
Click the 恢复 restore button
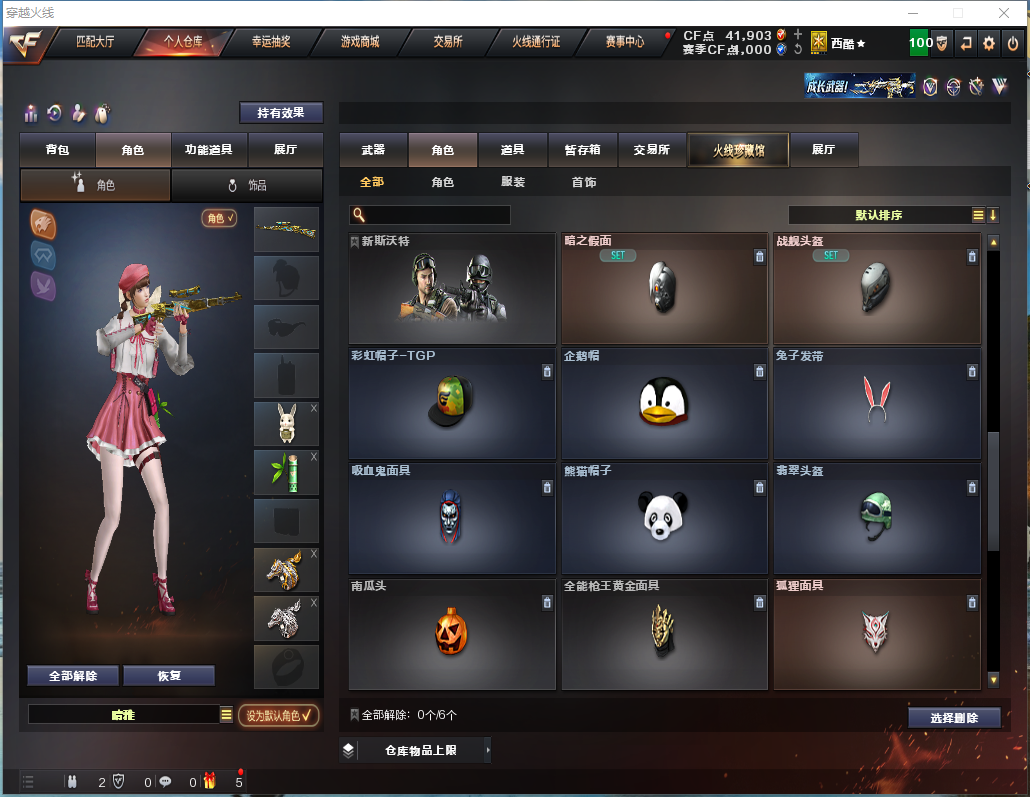(169, 676)
